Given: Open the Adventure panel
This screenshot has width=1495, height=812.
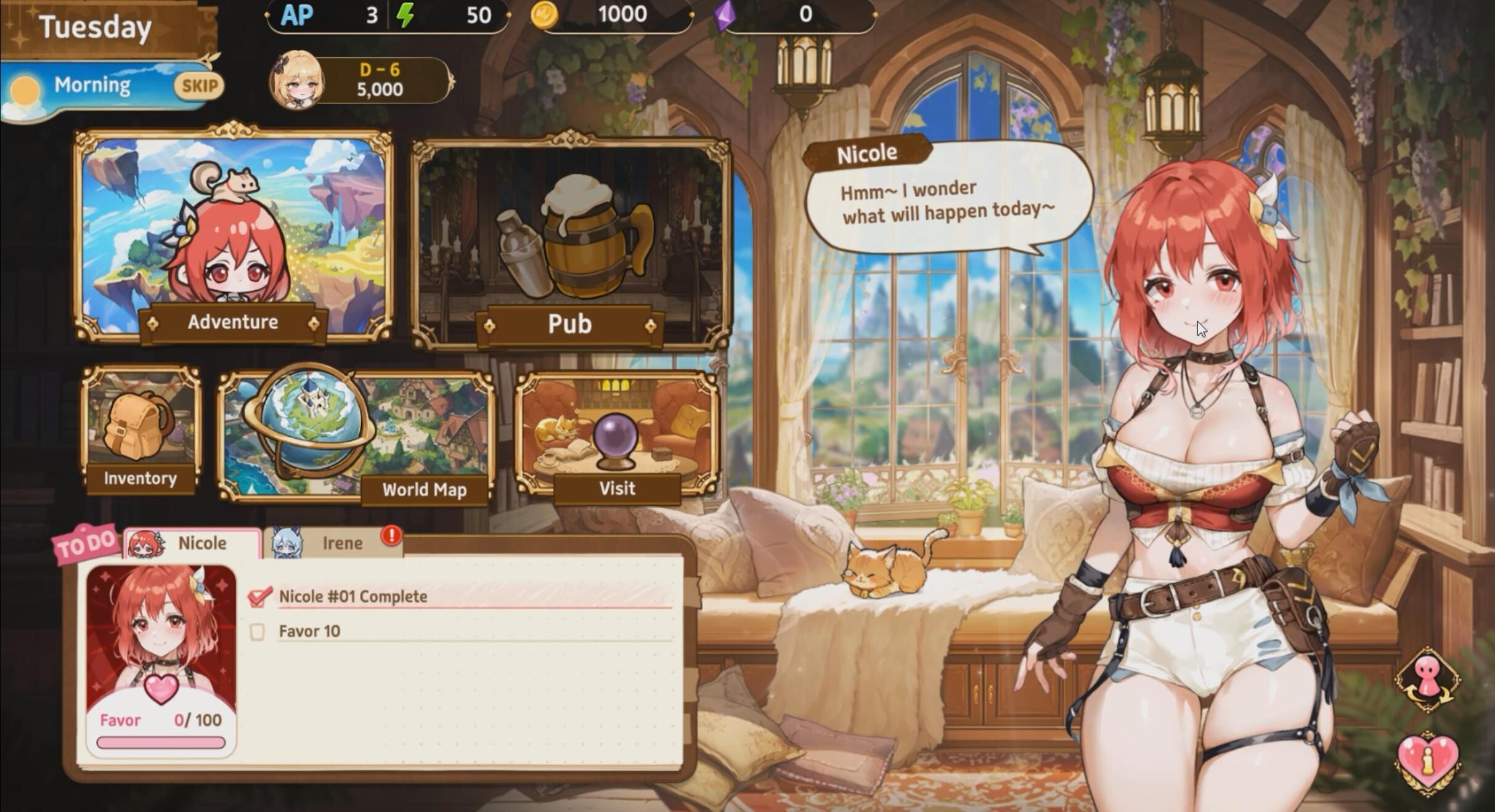Looking at the screenshot, I should click(x=233, y=234).
